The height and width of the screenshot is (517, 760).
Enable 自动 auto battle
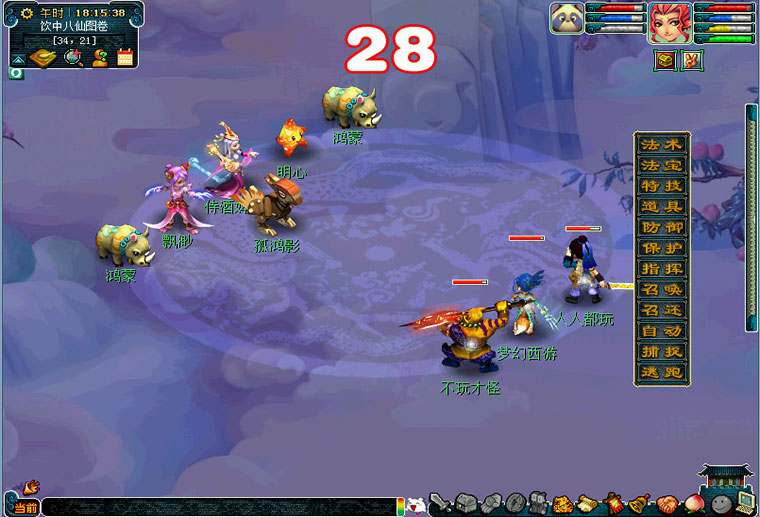point(661,330)
